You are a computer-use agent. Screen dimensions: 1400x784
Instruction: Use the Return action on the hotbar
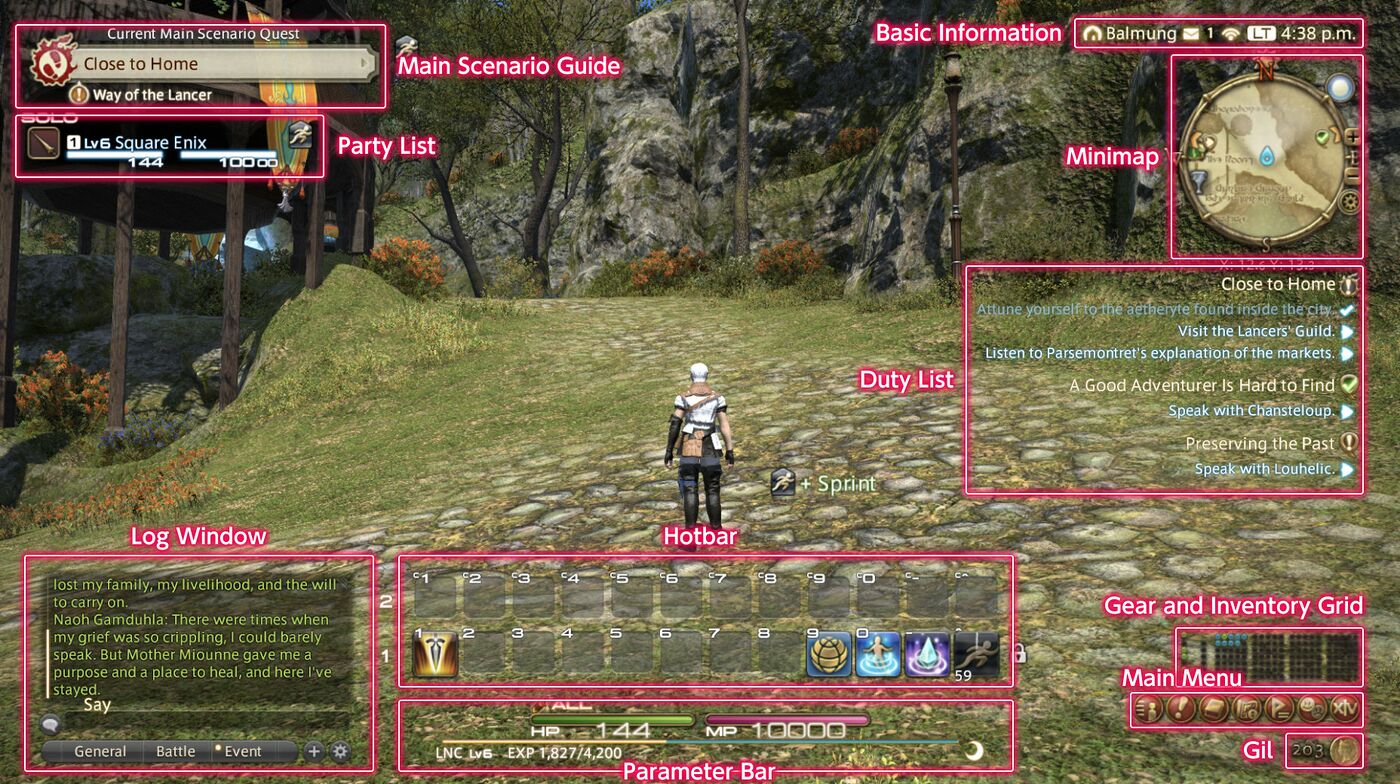(x=877, y=653)
